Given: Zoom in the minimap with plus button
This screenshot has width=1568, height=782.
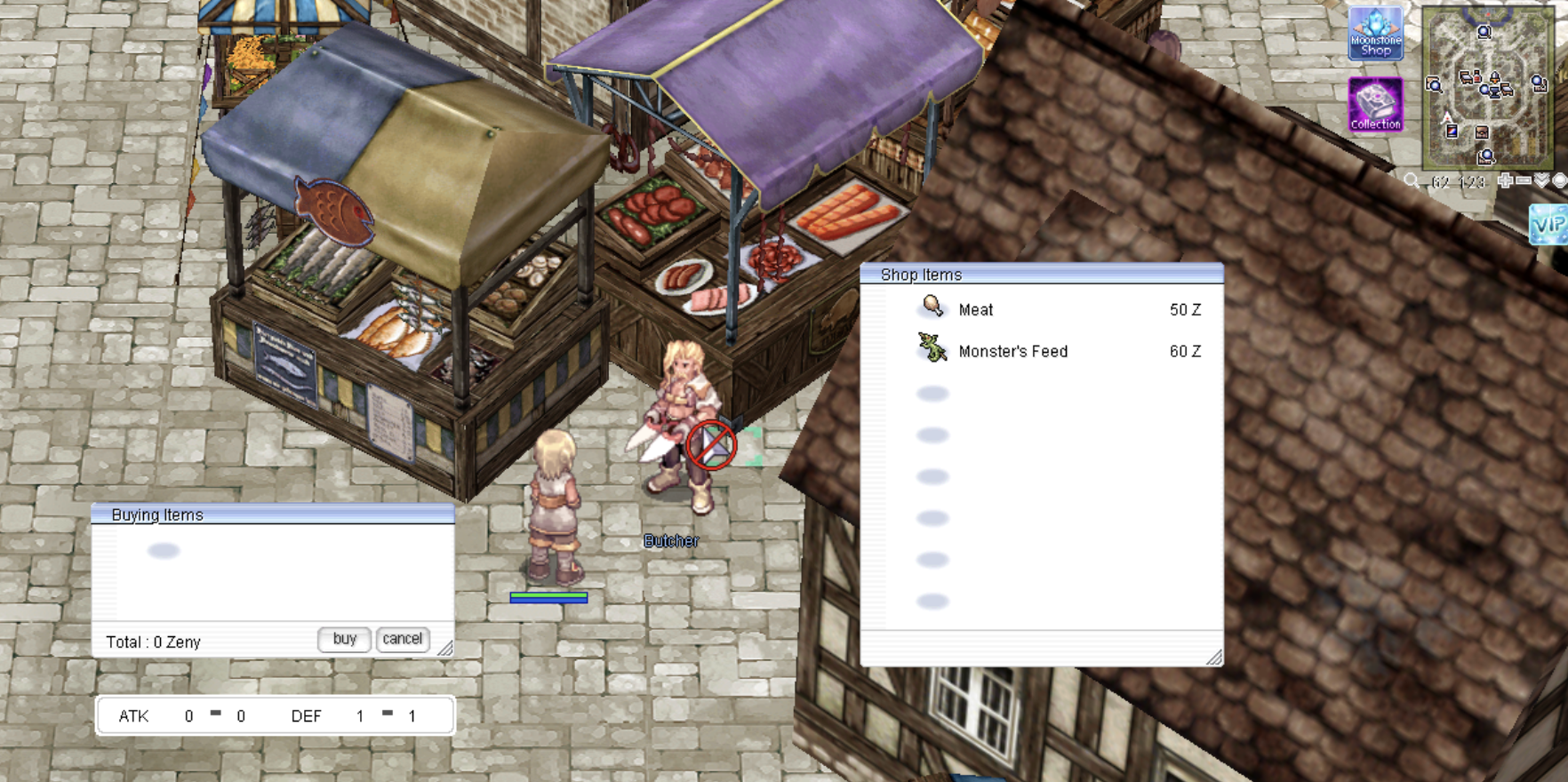Looking at the screenshot, I should coord(1505,181).
